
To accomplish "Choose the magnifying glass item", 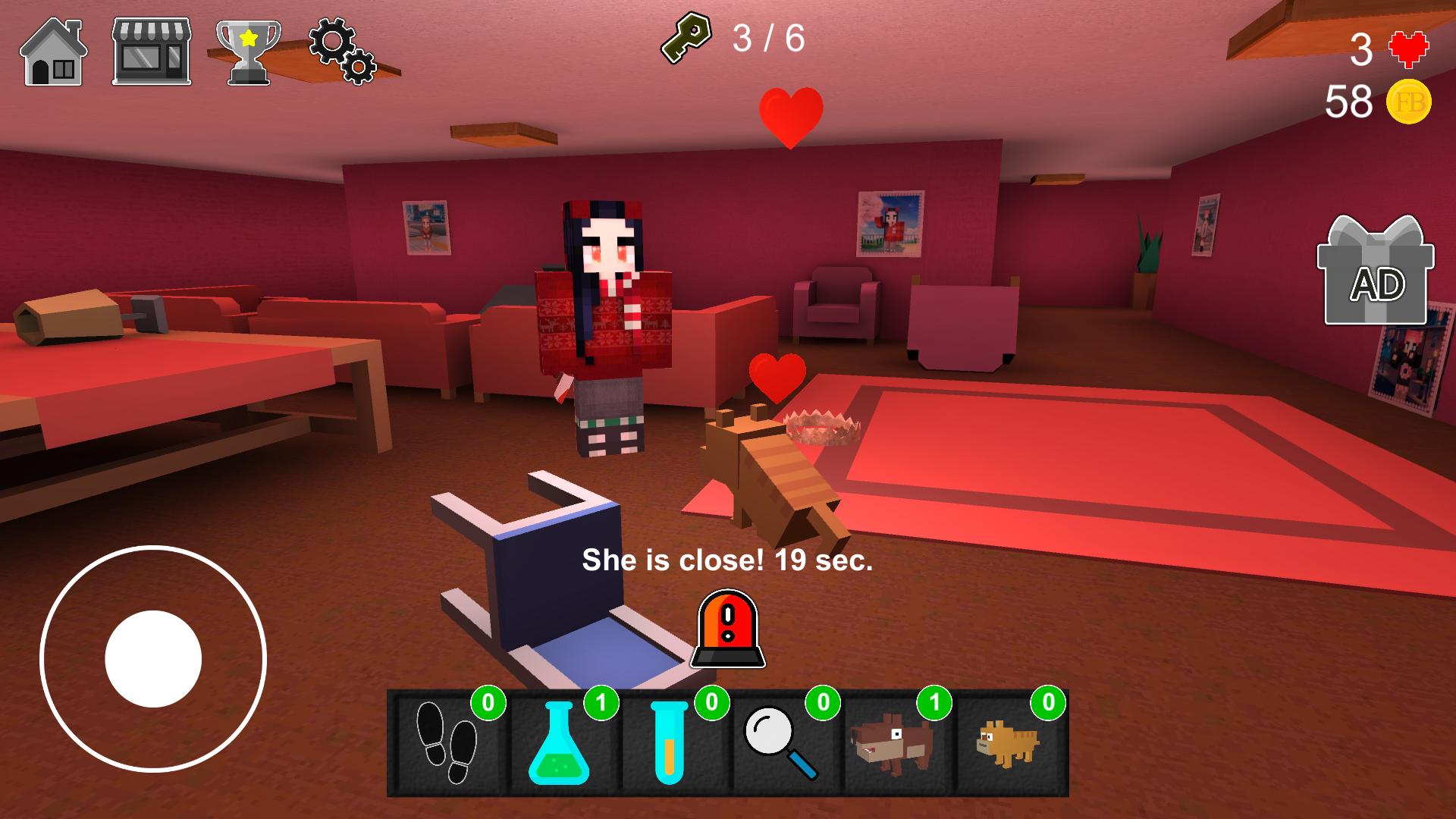I will pos(783,742).
